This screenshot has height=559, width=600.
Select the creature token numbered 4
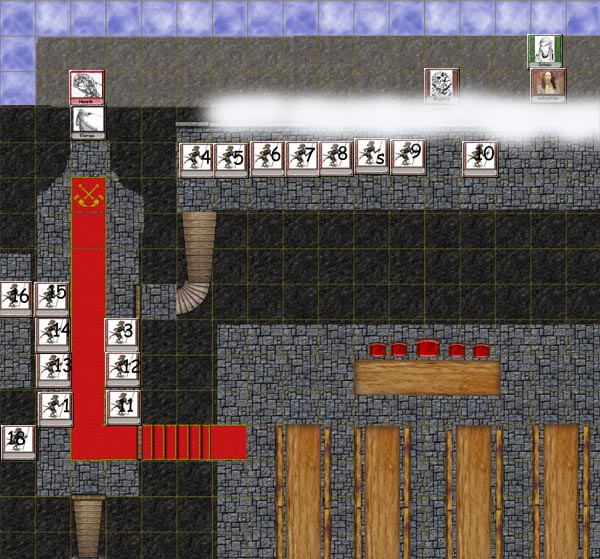[x=196, y=159]
